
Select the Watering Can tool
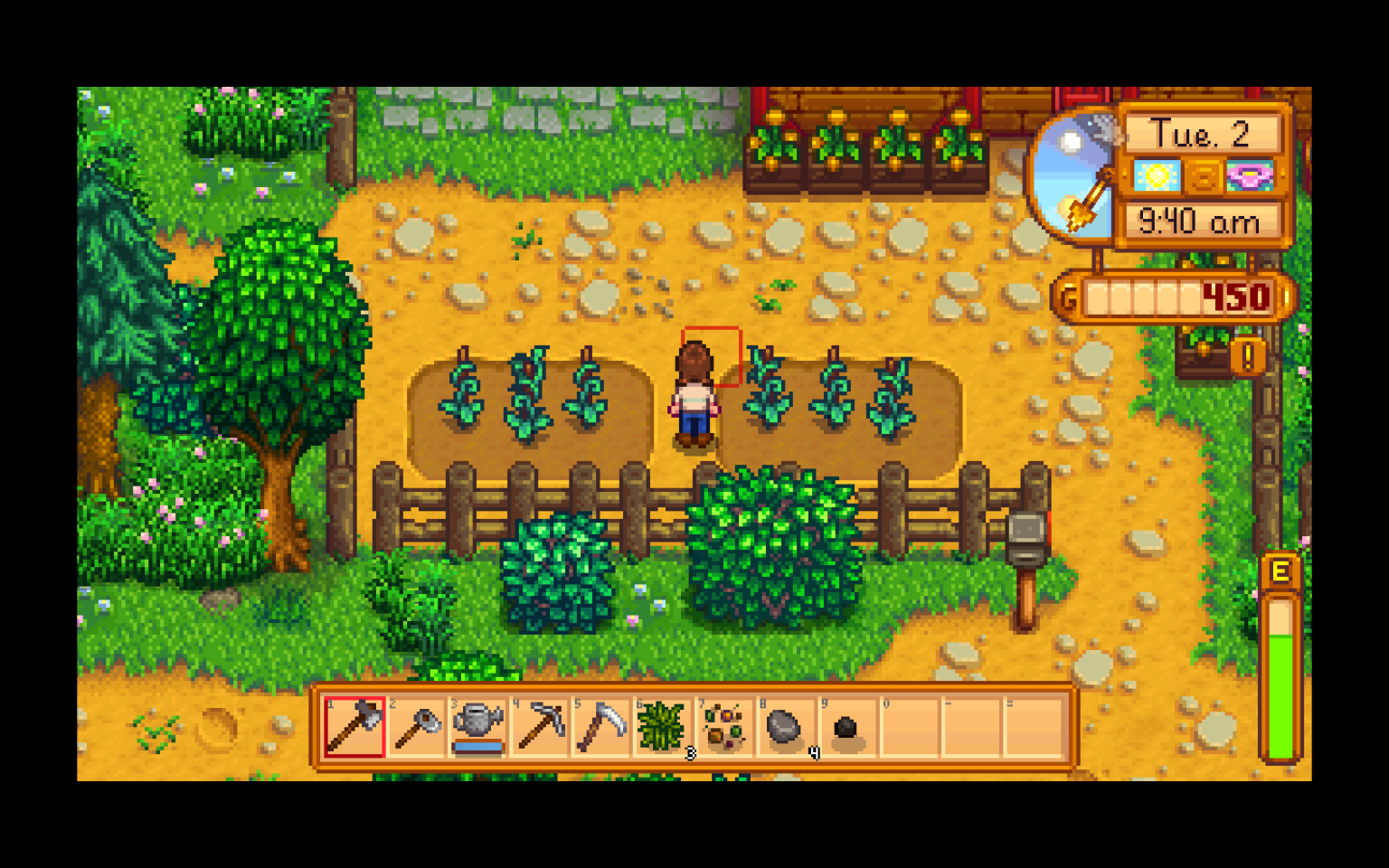(477, 728)
